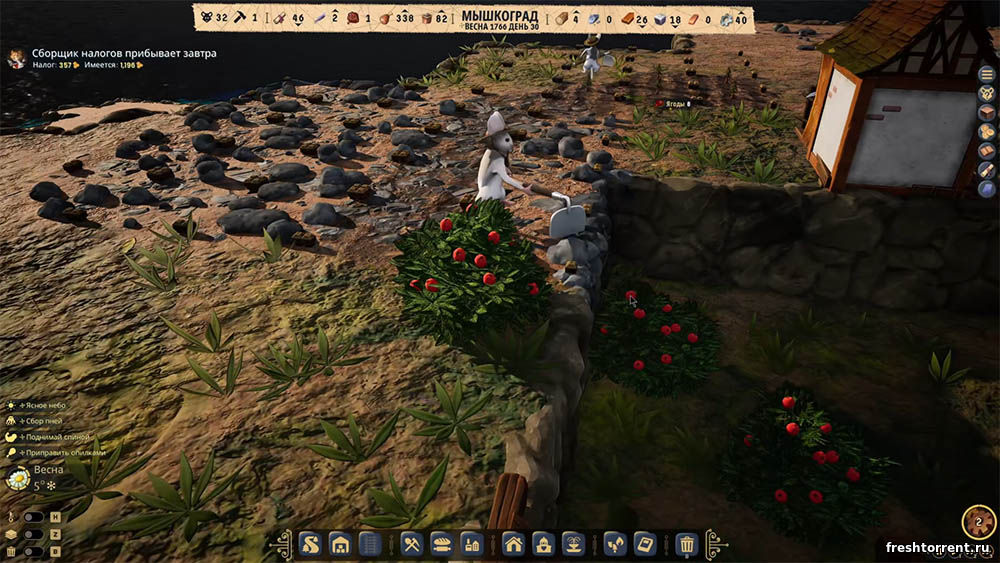This screenshot has width=1000, height=563.
Task: Open the hamburger main menu
Action: pyautogui.click(x=986, y=74)
